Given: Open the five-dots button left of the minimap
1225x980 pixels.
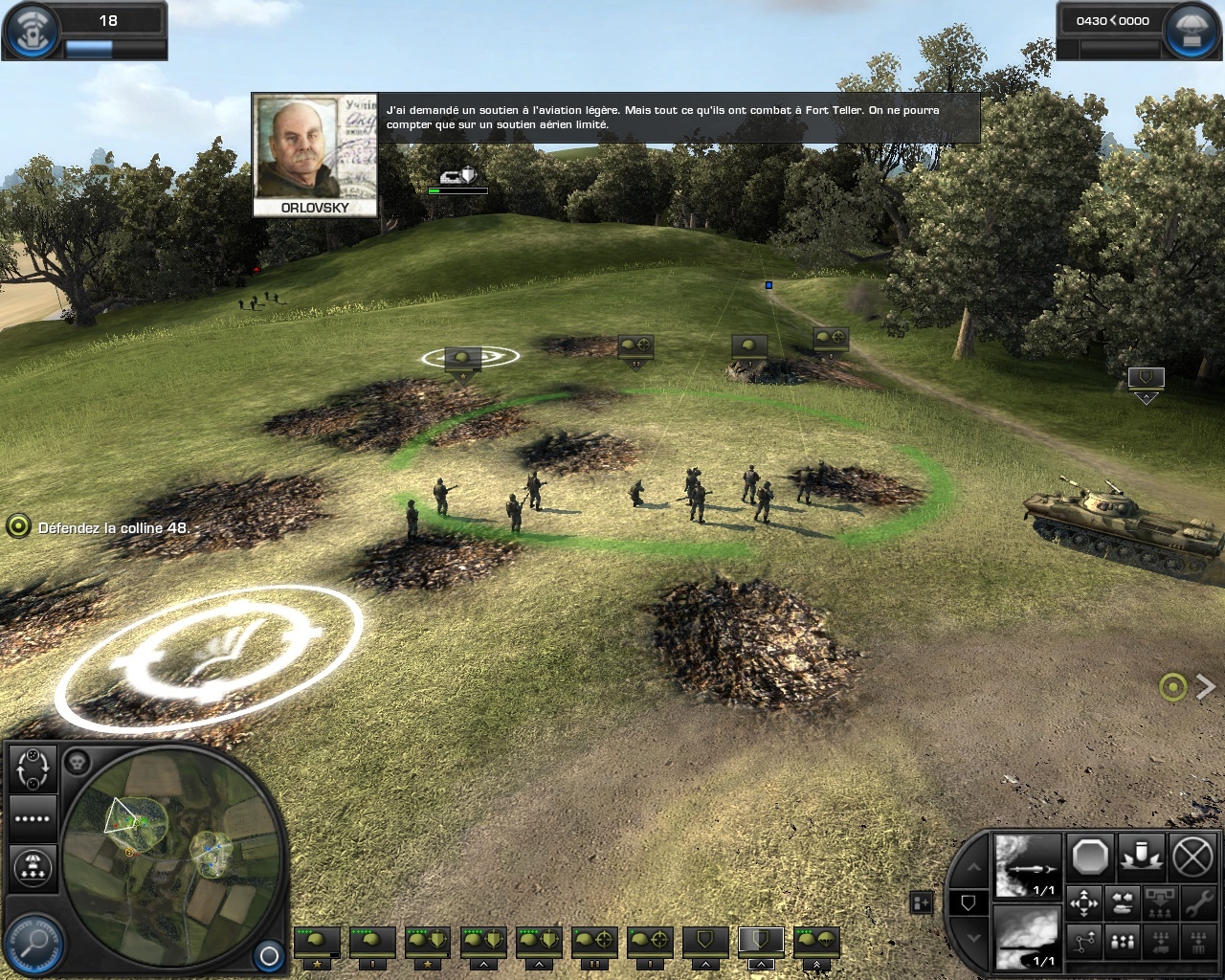Looking at the screenshot, I should (33, 818).
